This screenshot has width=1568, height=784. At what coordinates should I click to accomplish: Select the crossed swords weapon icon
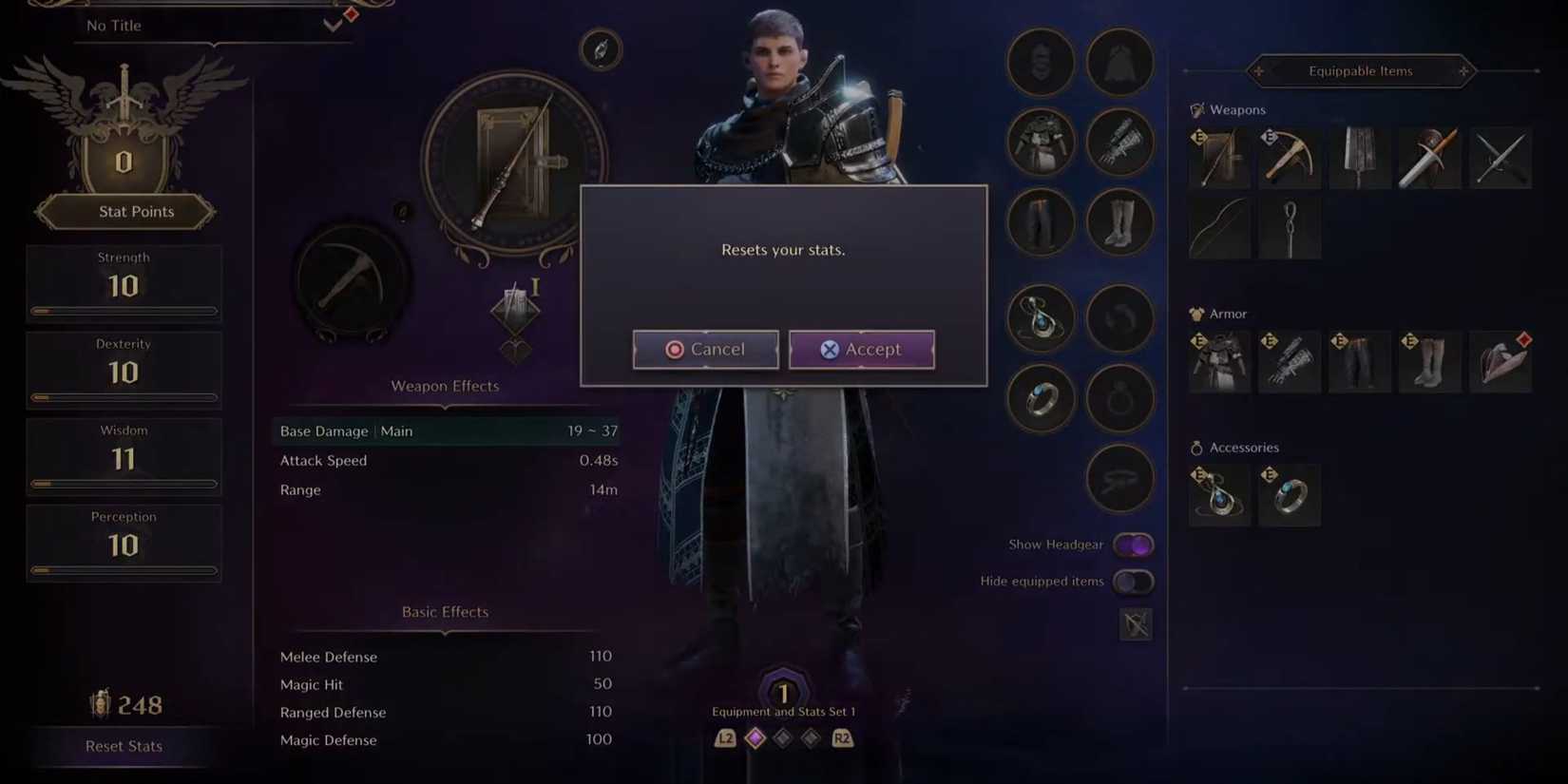[1501, 158]
